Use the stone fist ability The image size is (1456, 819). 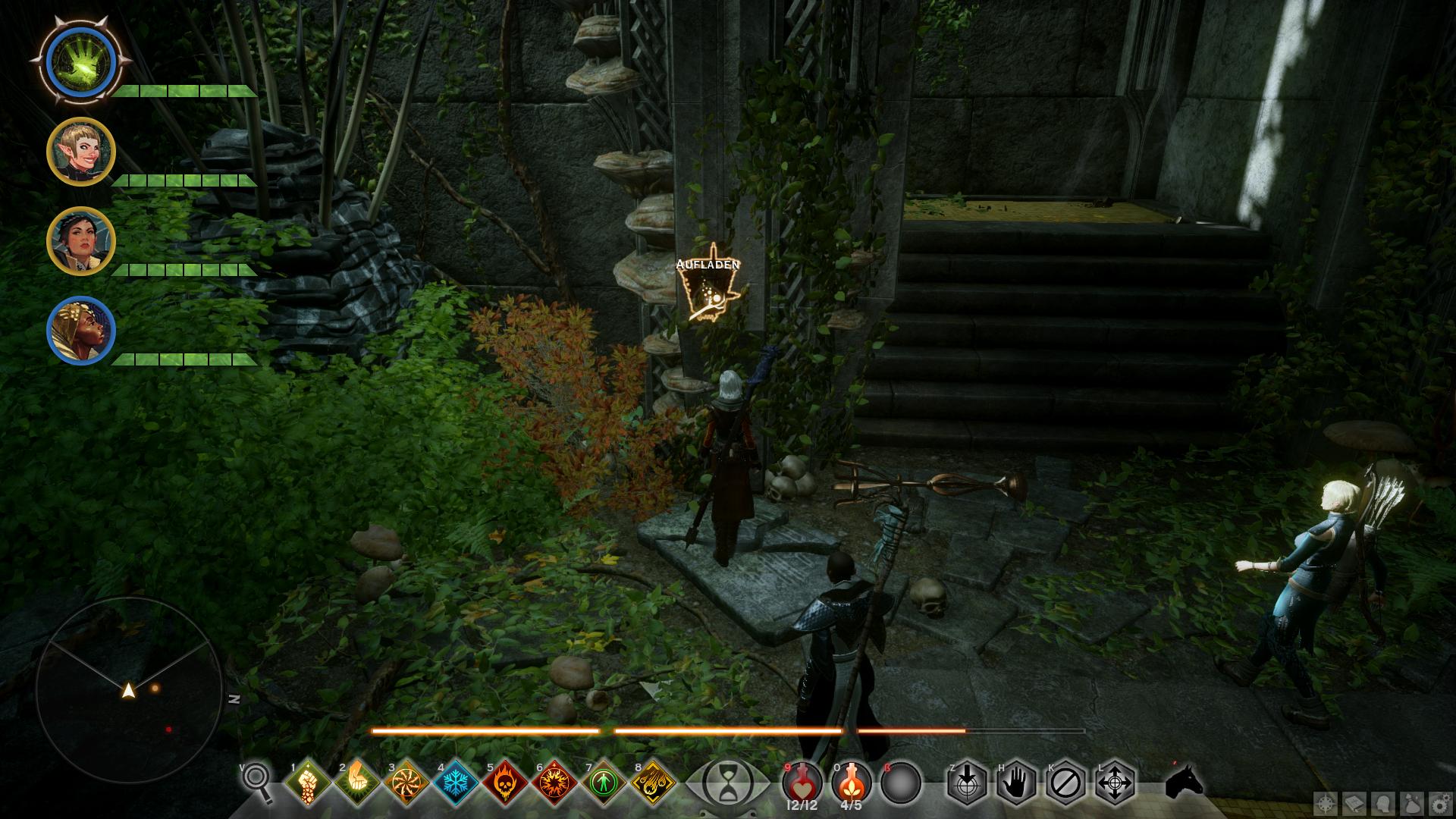click(x=308, y=783)
